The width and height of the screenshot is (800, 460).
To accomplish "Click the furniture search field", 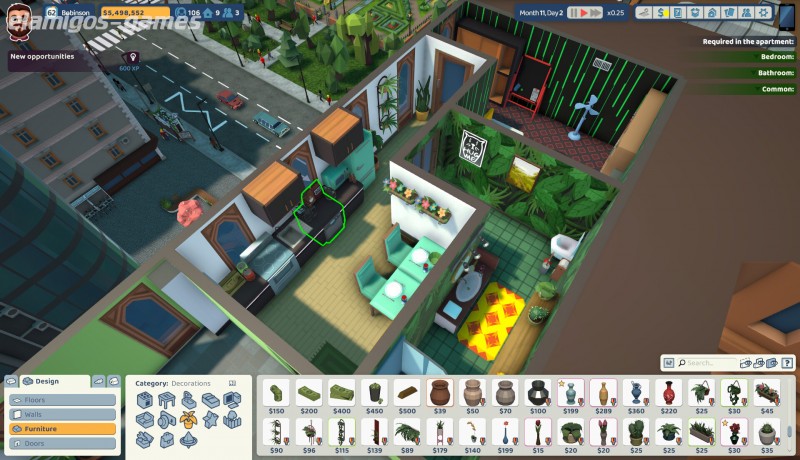I will click(x=708, y=363).
